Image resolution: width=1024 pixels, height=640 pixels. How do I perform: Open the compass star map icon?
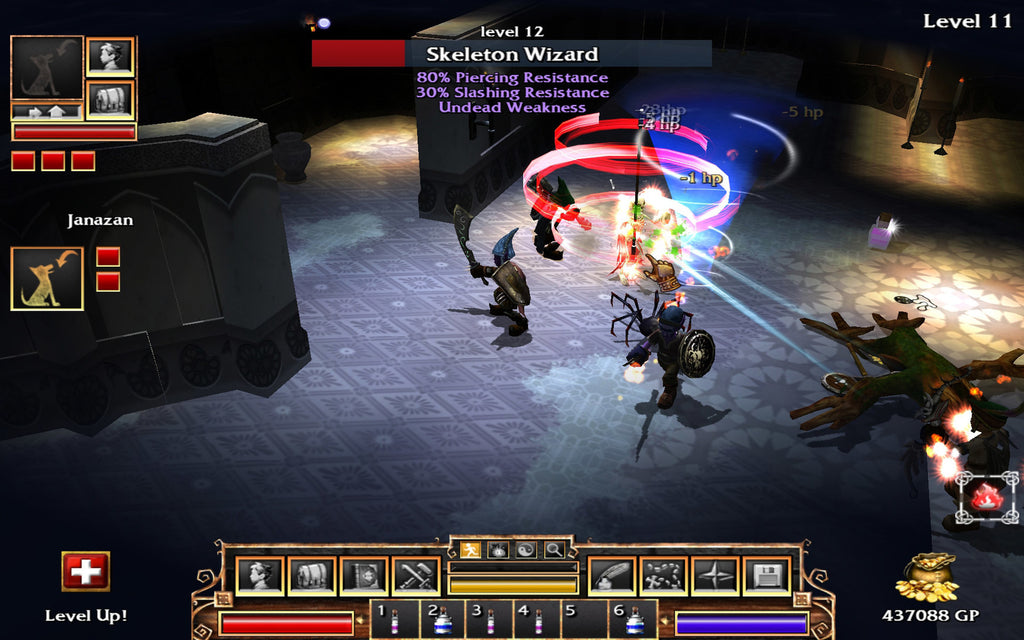(715, 575)
